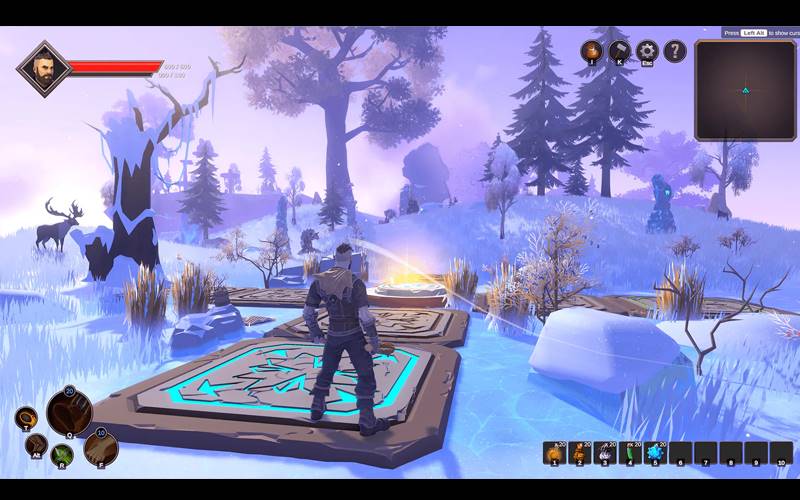This screenshot has height=500, width=800.
Task: Select the blue crystal in hotbar slot 5
Action: (x=655, y=454)
